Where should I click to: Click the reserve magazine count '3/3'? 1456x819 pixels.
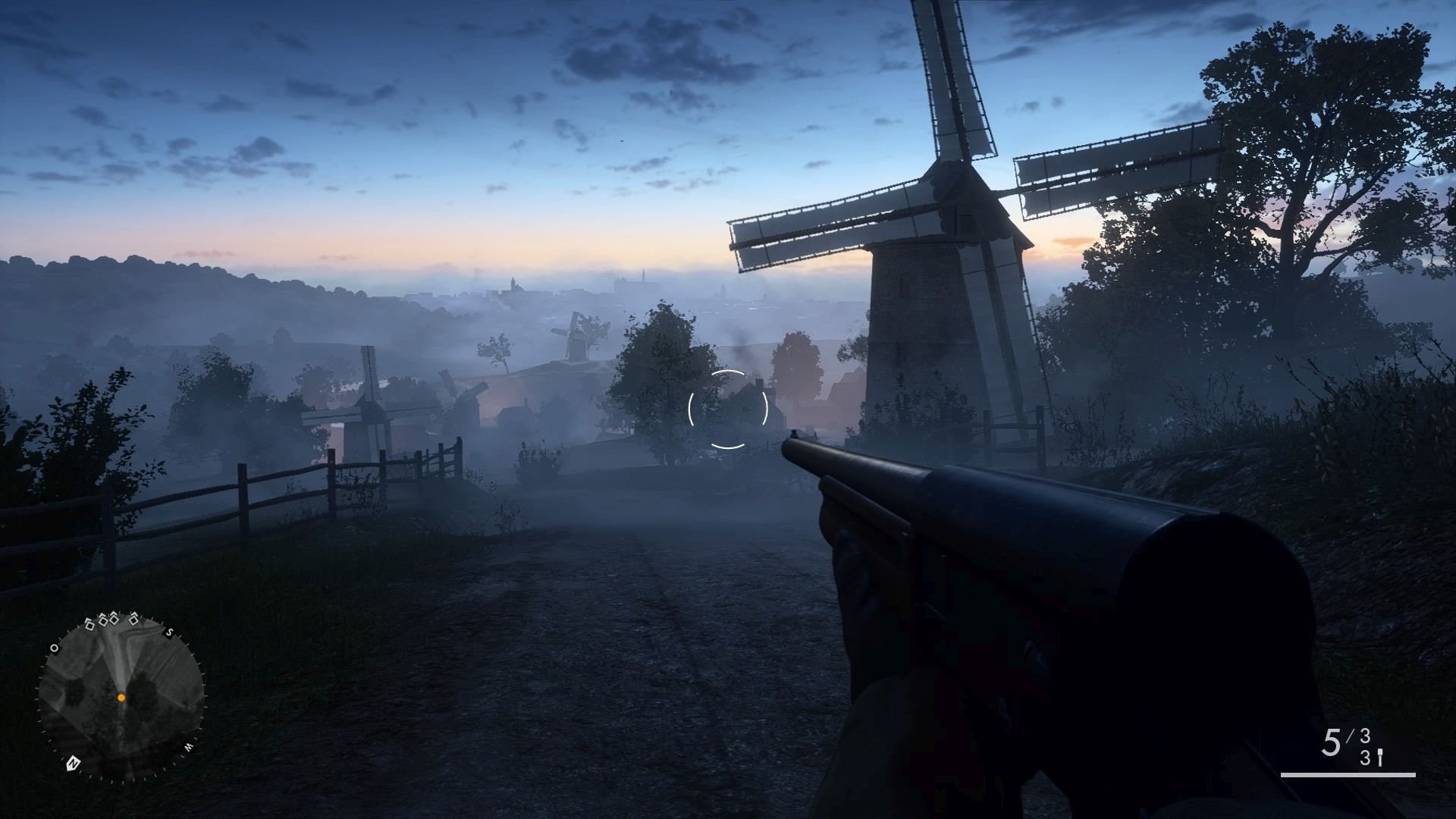pyautogui.click(x=1366, y=747)
